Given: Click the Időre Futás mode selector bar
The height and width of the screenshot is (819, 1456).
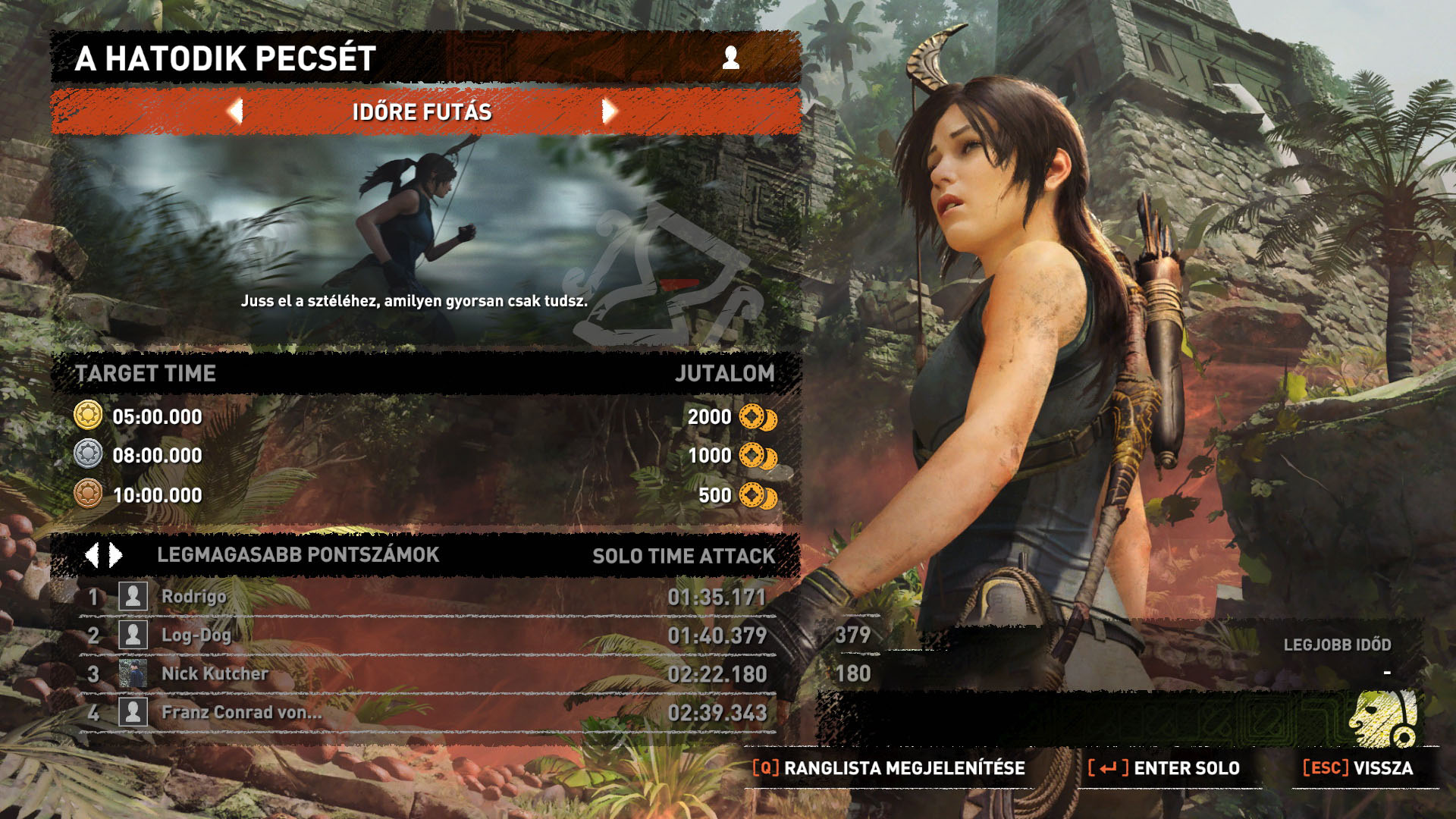Looking at the screenshot, I should pos(422,112).
